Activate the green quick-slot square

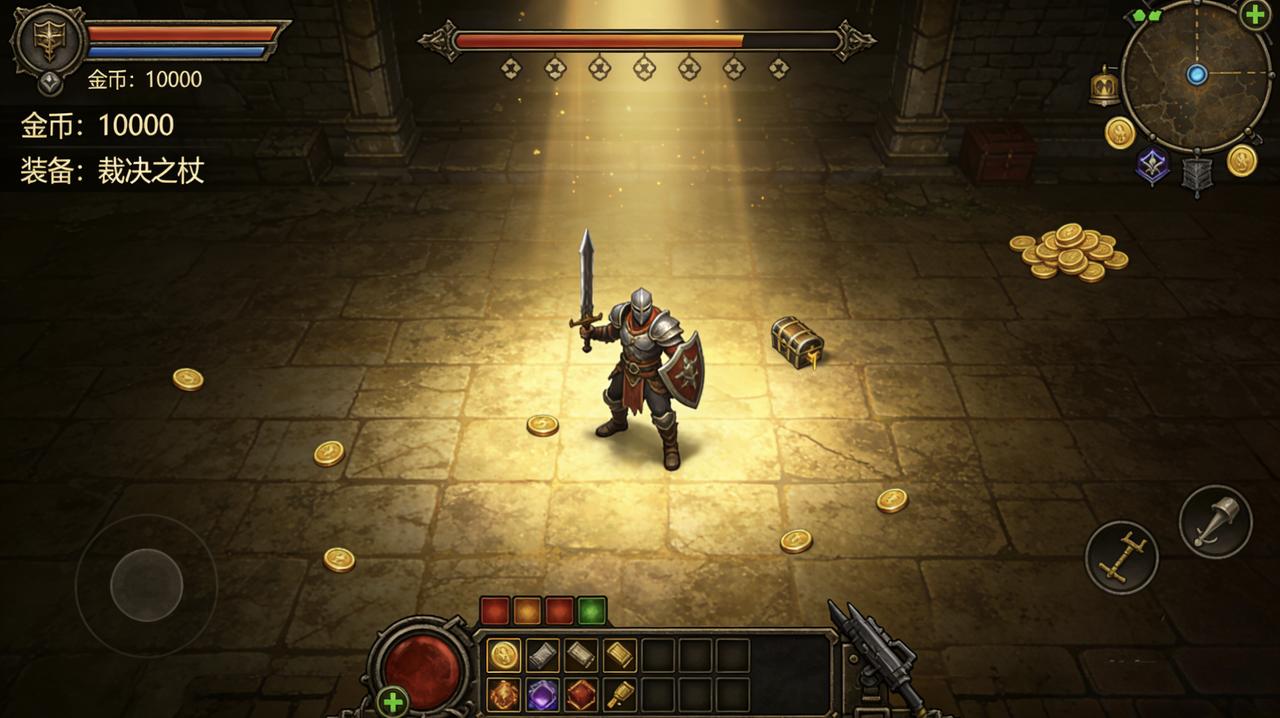pyautogui.click(x=592, y=610)
